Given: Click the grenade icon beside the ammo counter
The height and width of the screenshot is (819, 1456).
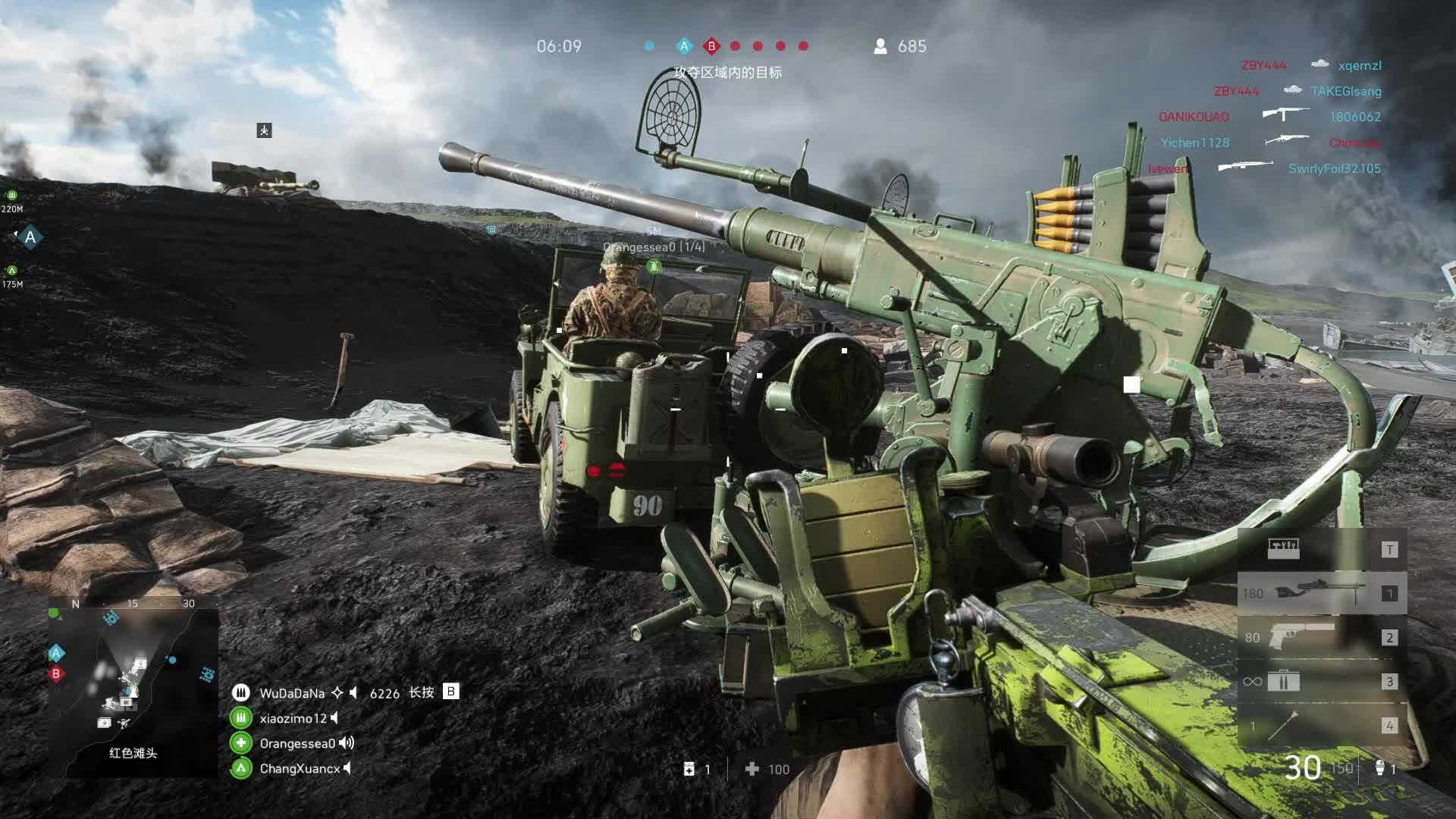Looking at the screenshot, I should [x=1380, y=768].
